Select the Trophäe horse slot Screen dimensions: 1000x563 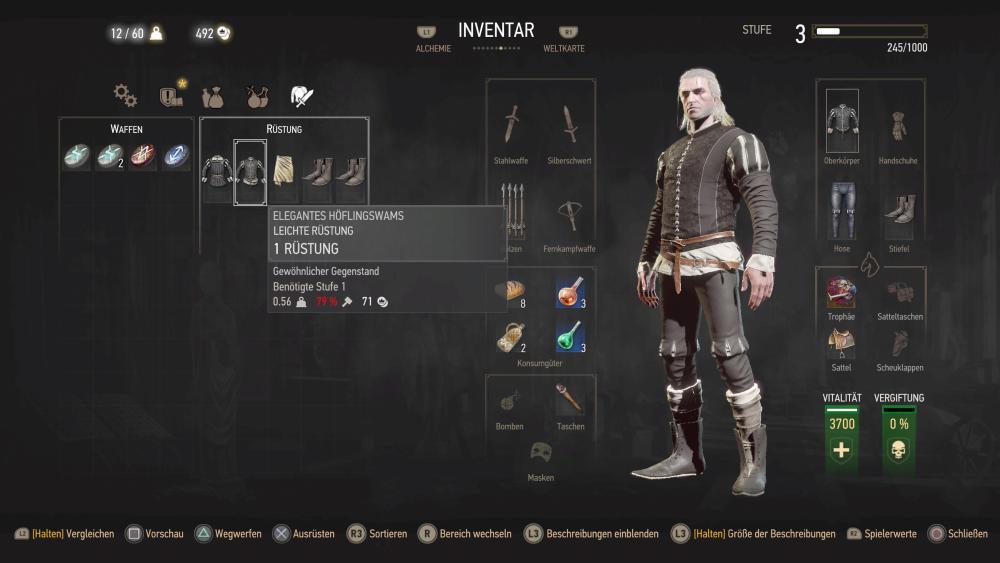click(841, 291)
